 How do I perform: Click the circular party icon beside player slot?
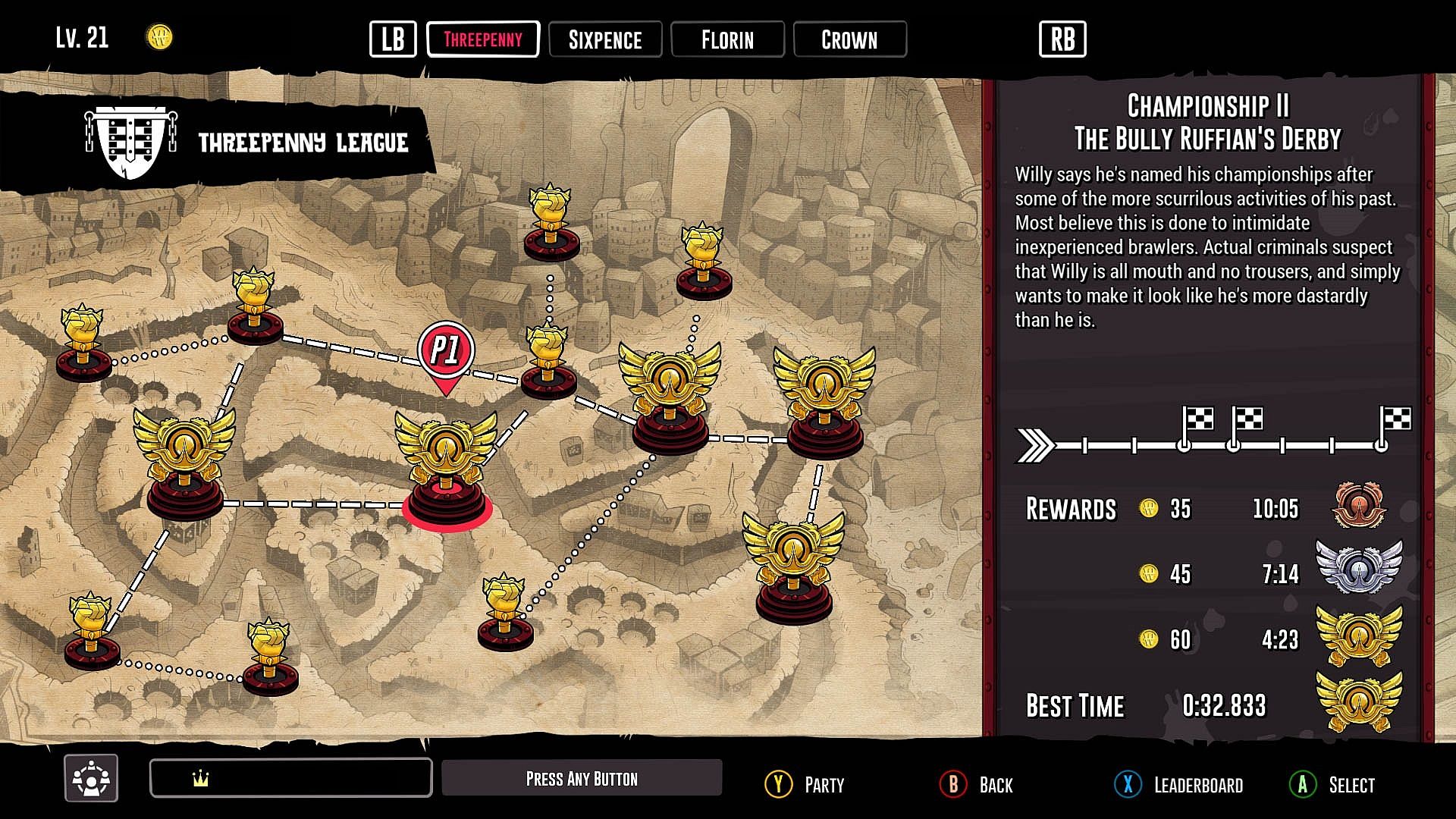pyautogui.click(x=91, y=778)
